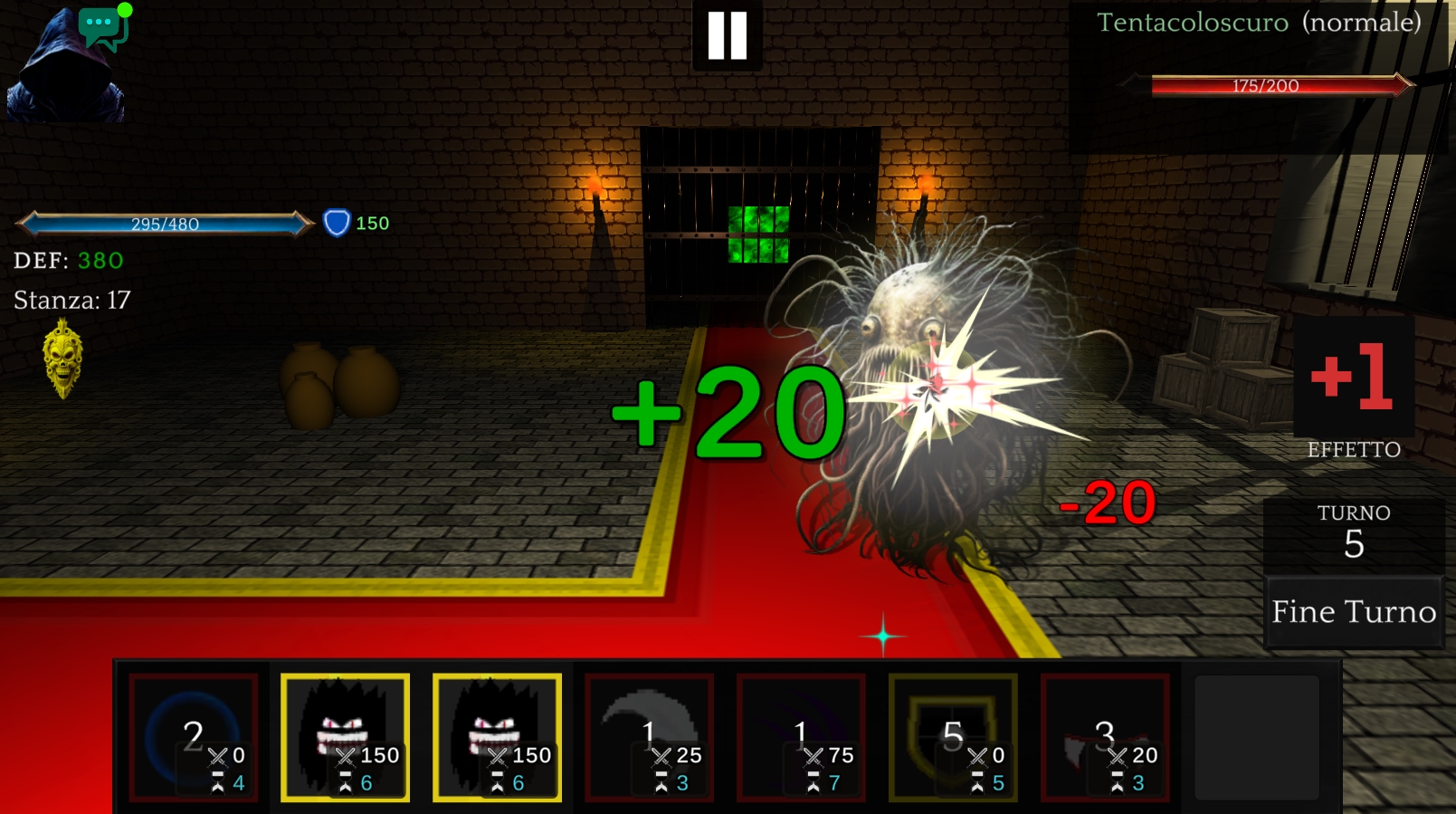Image resolution: width=1456 pixels, height=814 pixels.
Task: Choose the purple slash 75-damage ability
Action: 801,737
